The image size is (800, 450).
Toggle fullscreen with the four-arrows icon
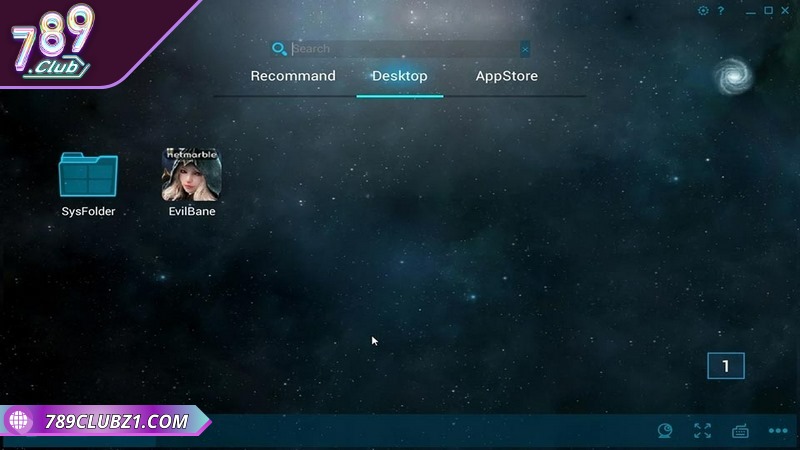pos(703,431)
